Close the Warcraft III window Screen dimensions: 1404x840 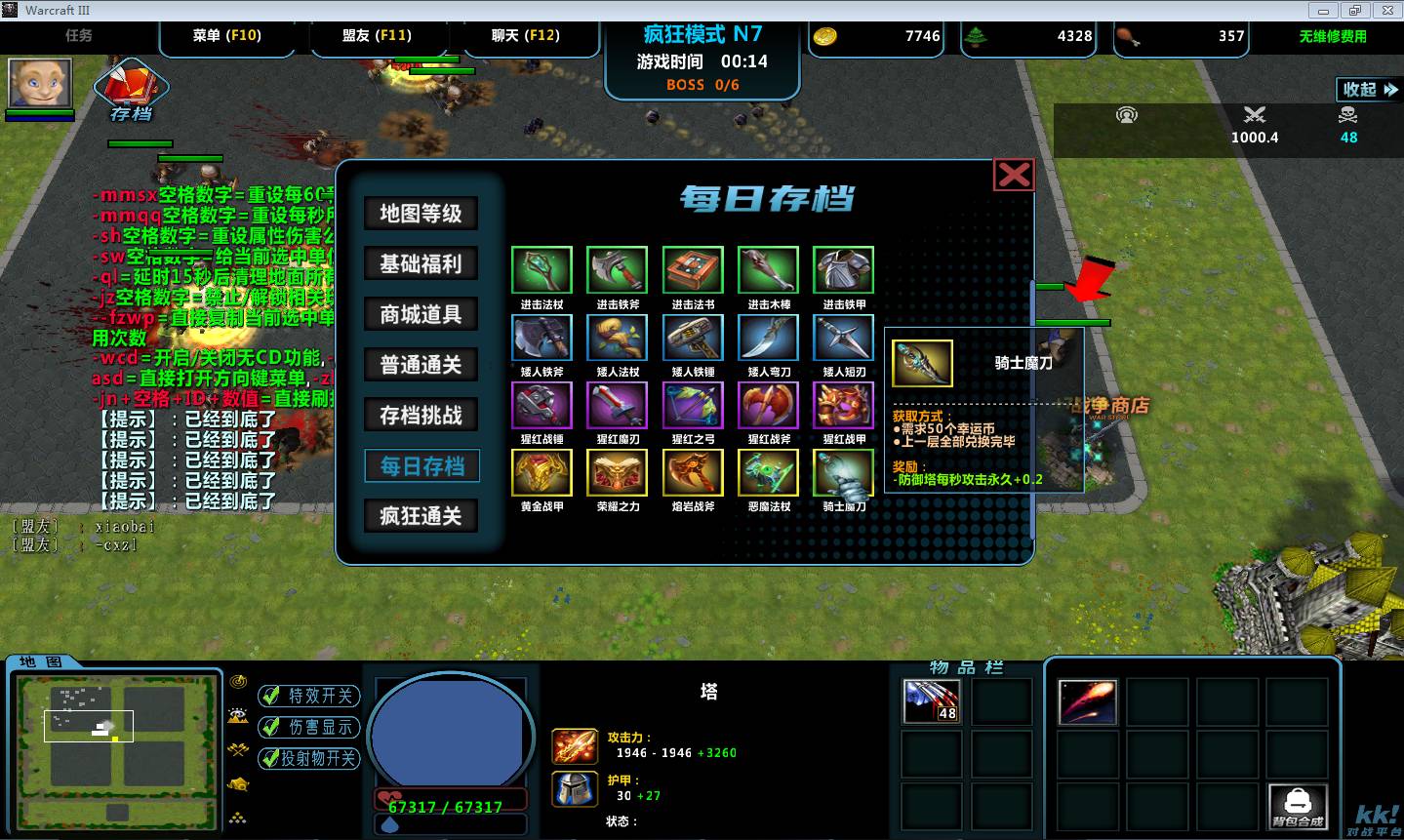[x=1384, y=10]
